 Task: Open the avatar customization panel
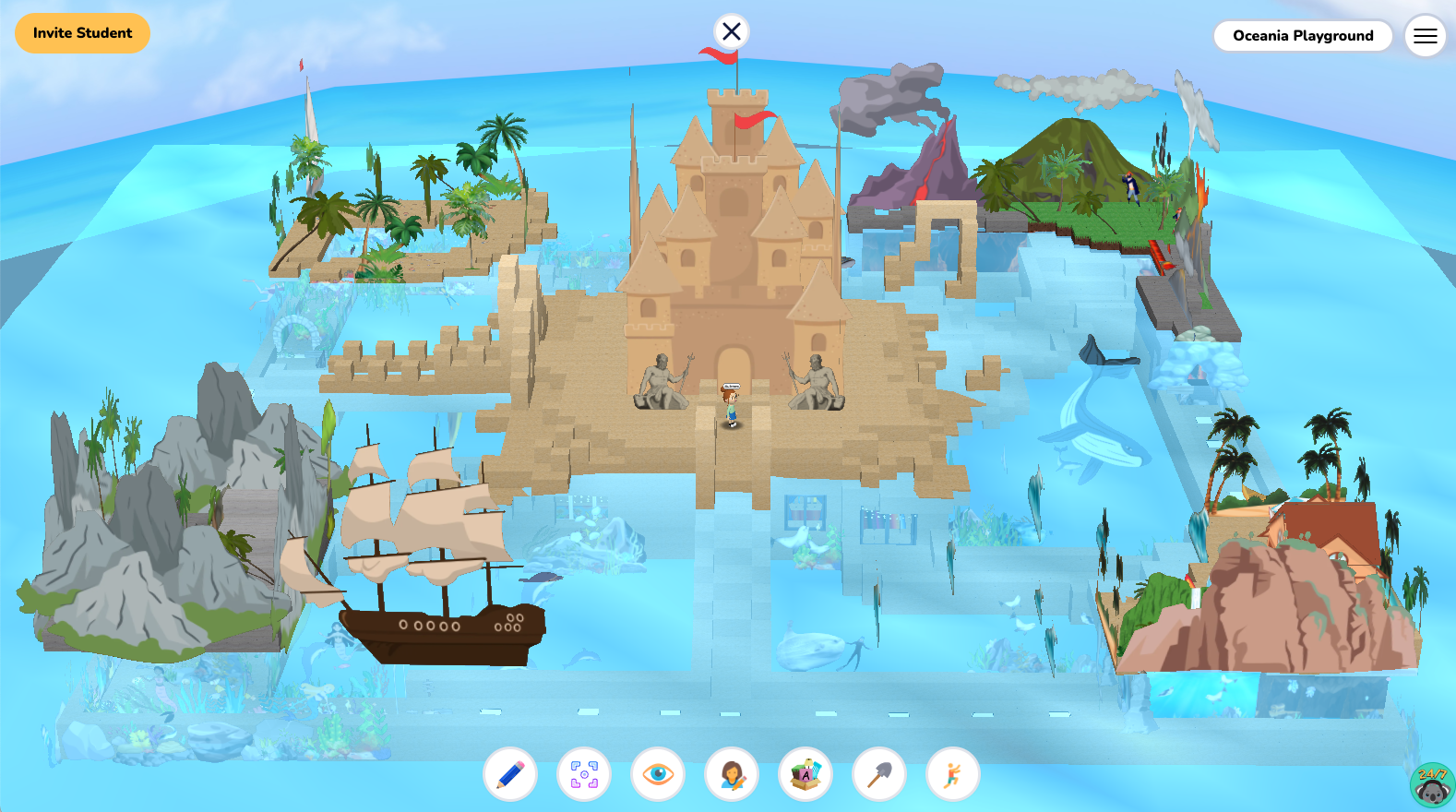click(731, 775)
